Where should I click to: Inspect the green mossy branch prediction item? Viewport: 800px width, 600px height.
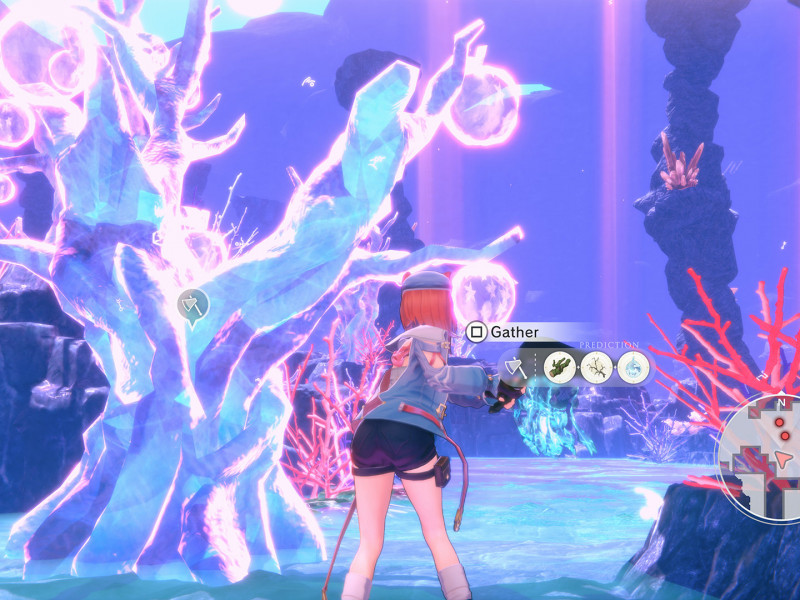[x=560, y=367]
